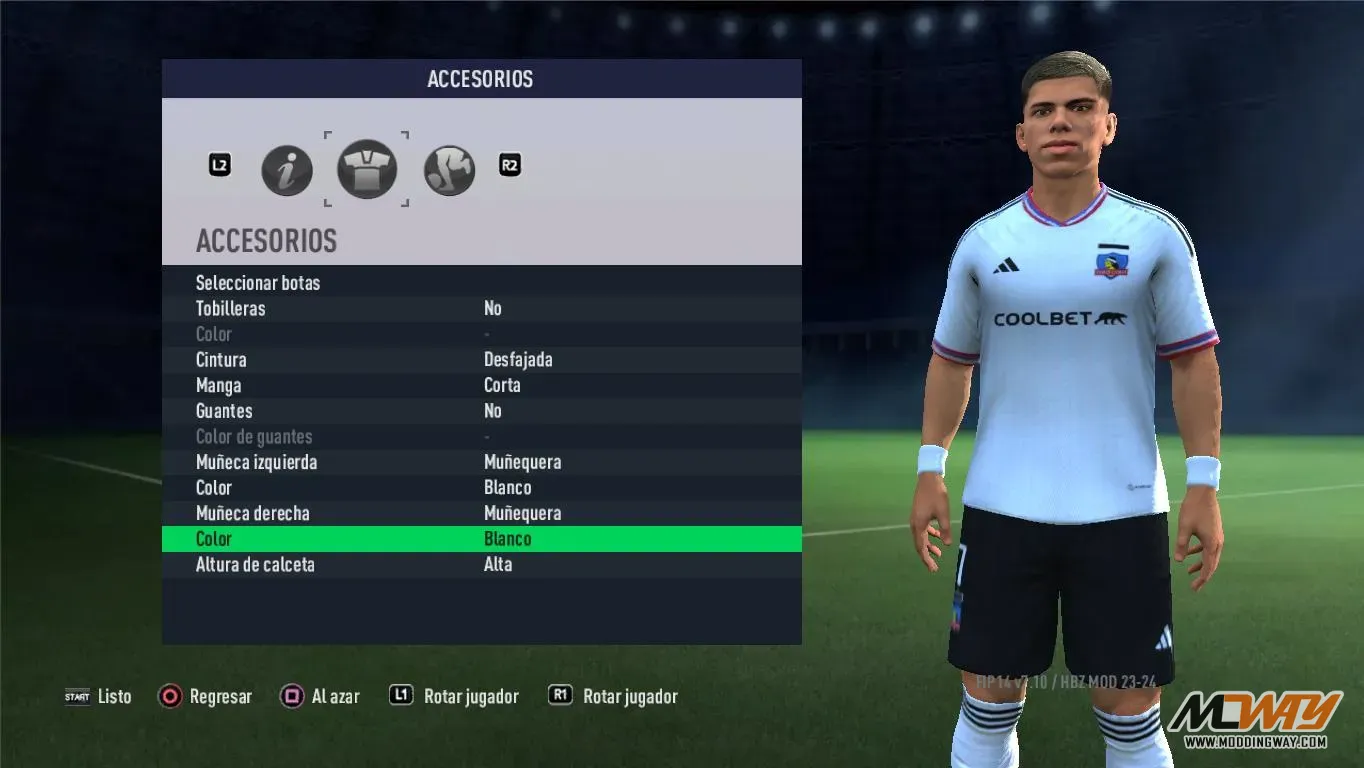The height and width of the screenshot is (768, 1364).
Task: Select the jersey accessories tab icon
Action: click(x=367, y=169)
